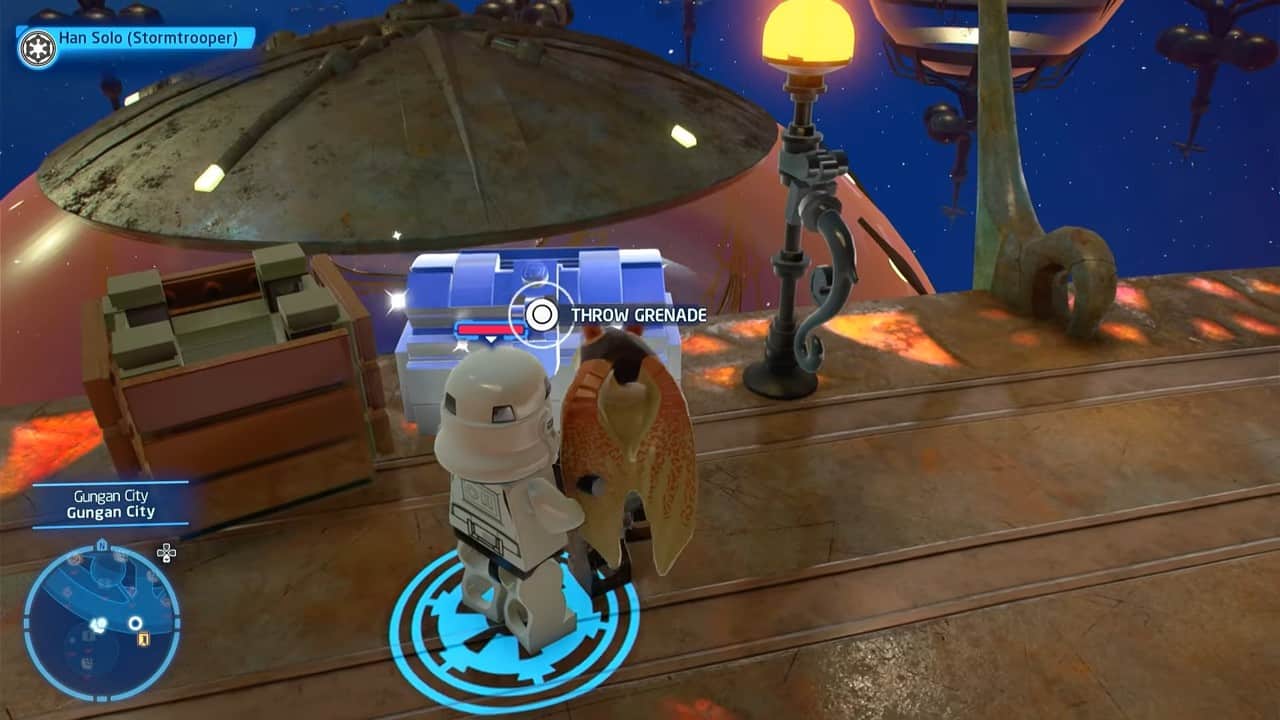Select the circle objective marker on the minimap

tap(135, 623)
